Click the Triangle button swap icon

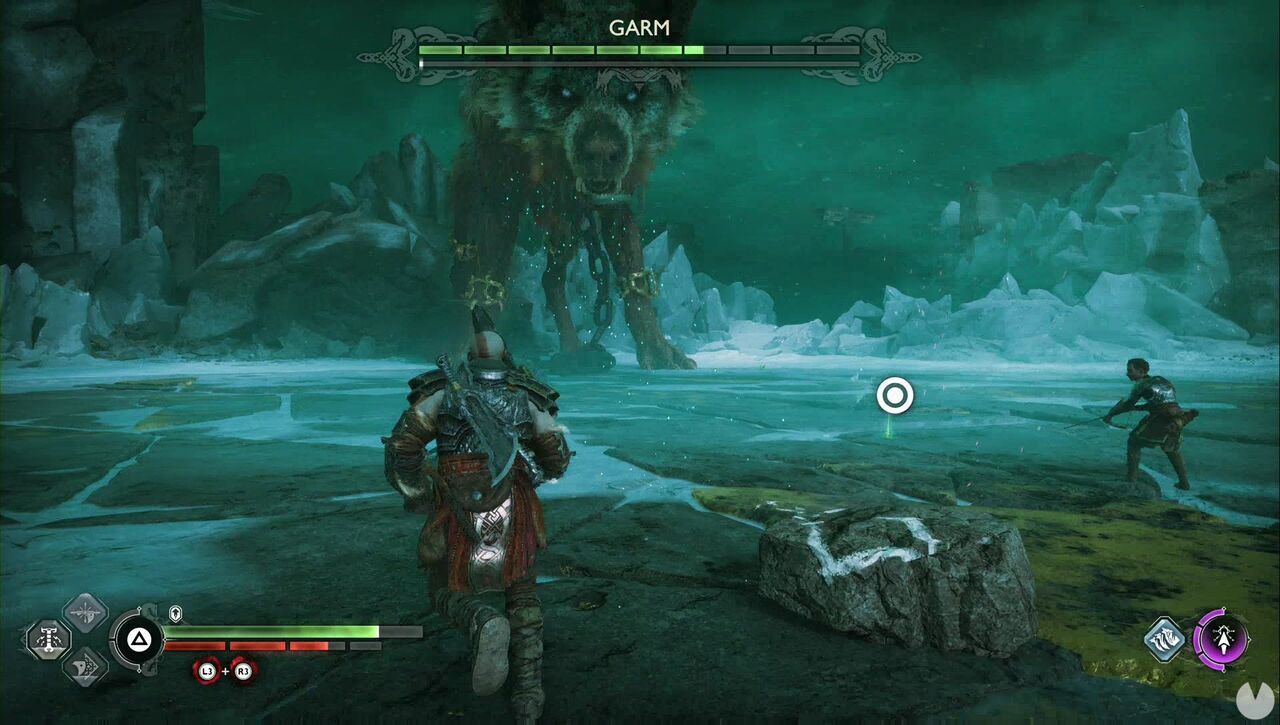[x=138, y=639]
